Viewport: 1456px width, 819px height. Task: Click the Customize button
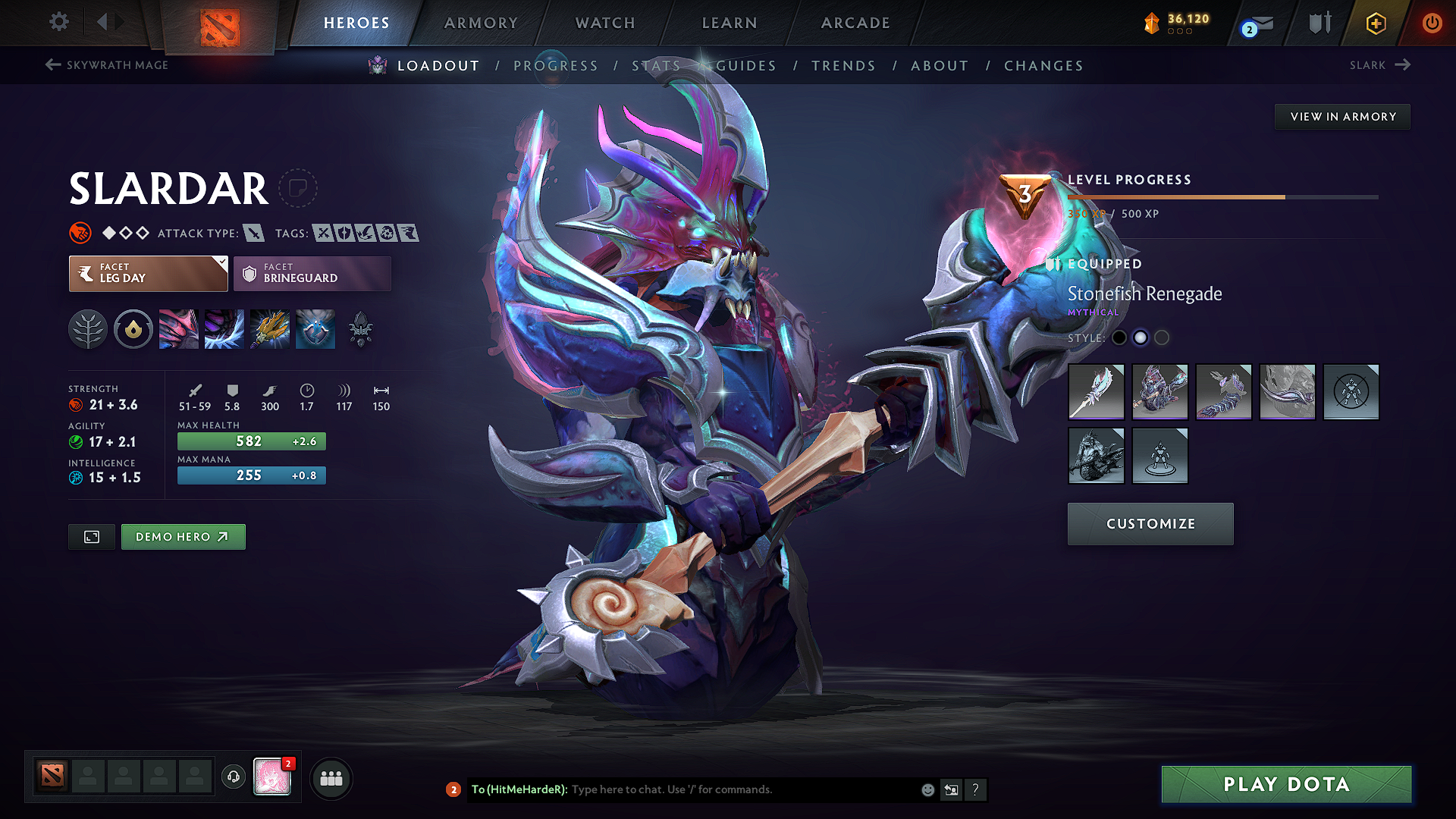pyautogui.click(x=1150, y=523)
